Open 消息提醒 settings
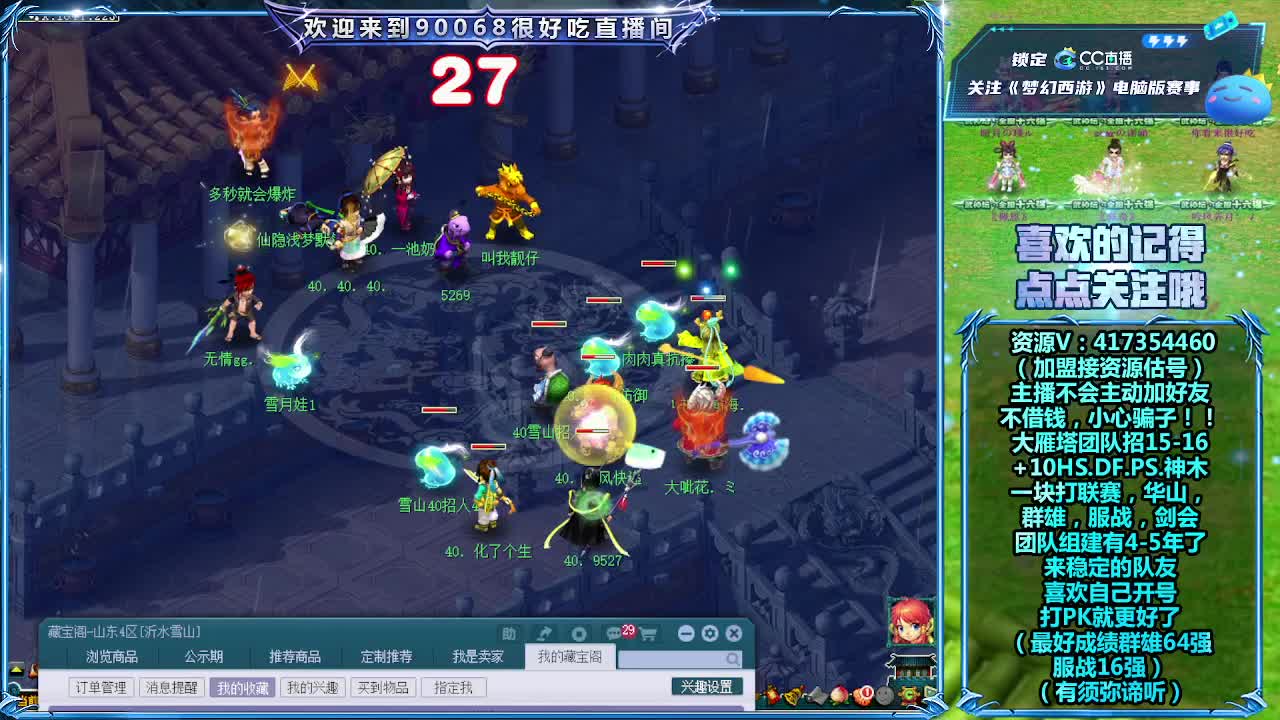The height and width of the screenshot is (720, 1280). point(173,687)
